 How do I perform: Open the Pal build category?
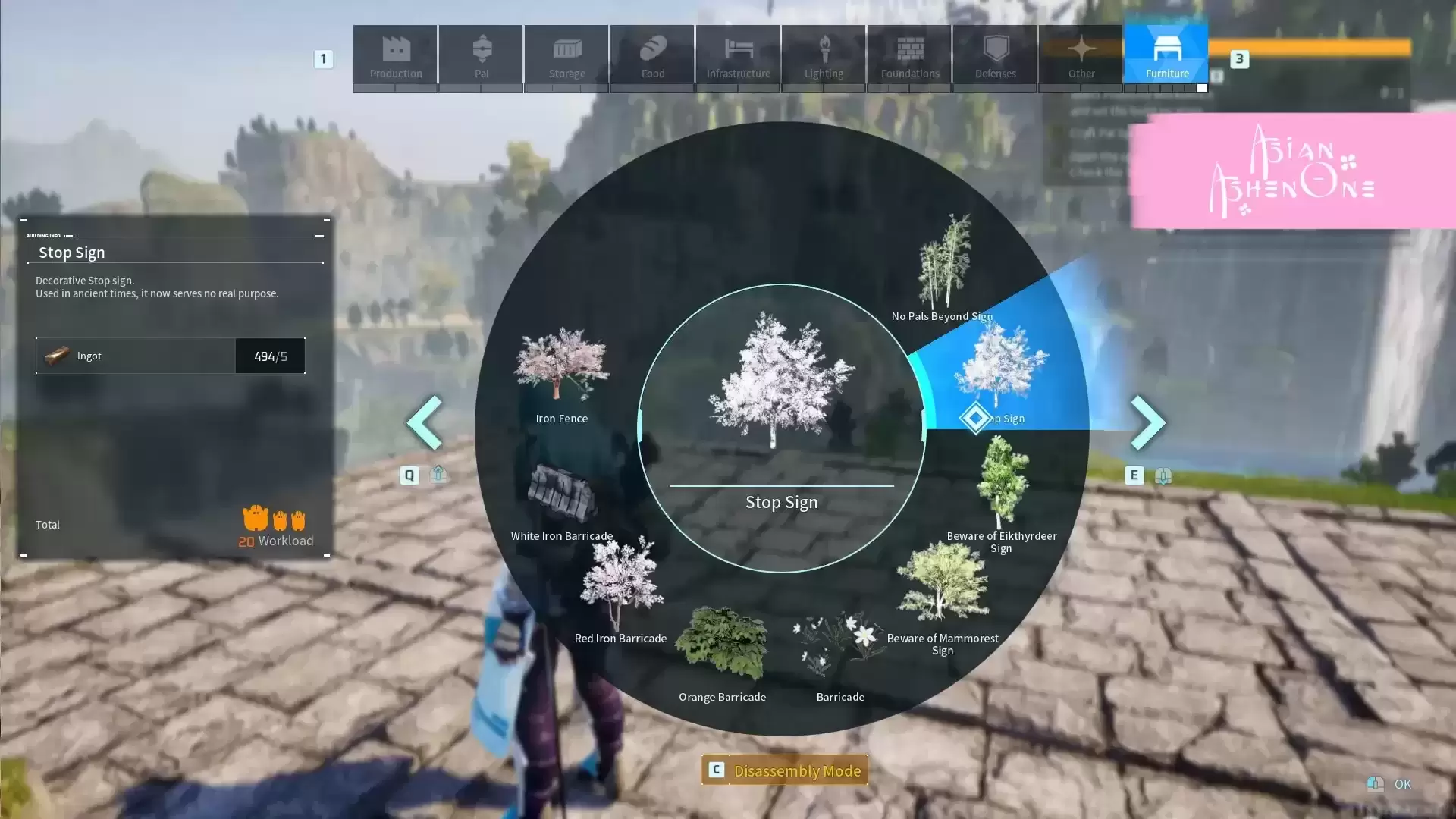(481, 54)
